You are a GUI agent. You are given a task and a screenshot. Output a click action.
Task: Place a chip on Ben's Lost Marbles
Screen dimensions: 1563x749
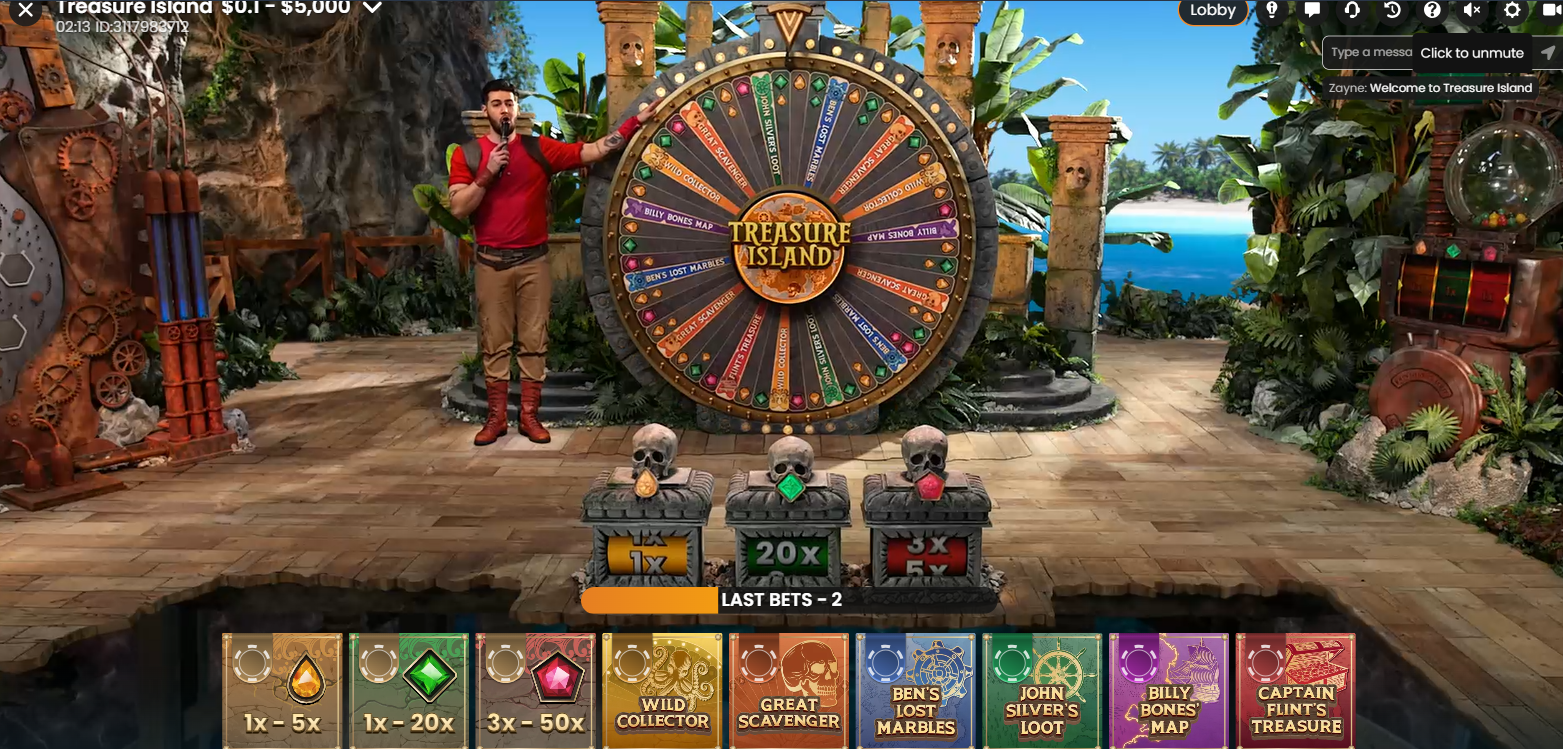[x=915, y=688]
